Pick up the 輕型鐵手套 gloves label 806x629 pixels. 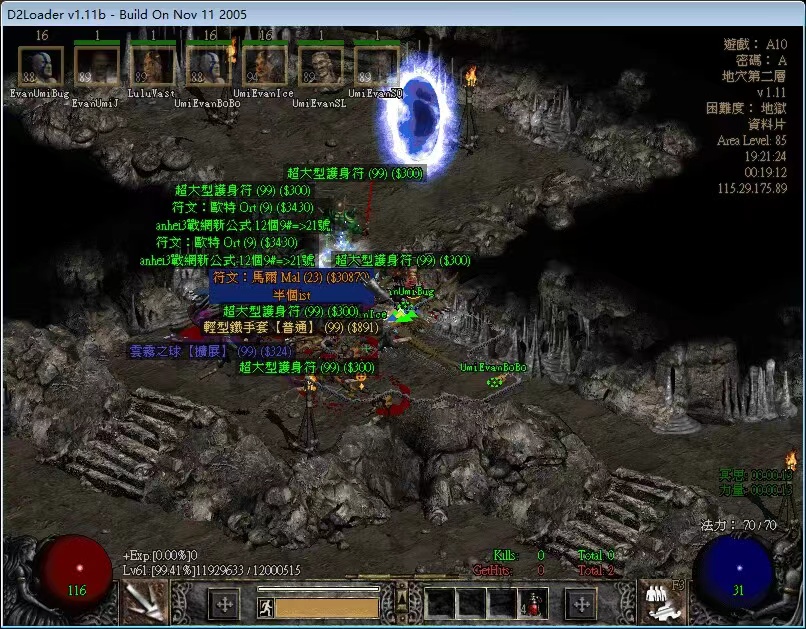(x=291, y=327)
